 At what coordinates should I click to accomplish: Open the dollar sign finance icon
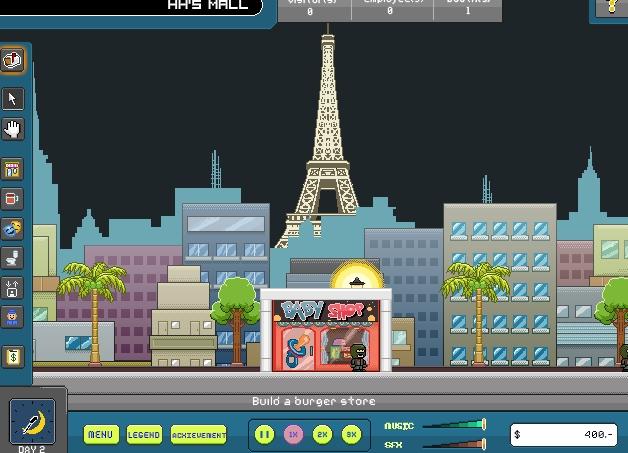coord(13,356)
